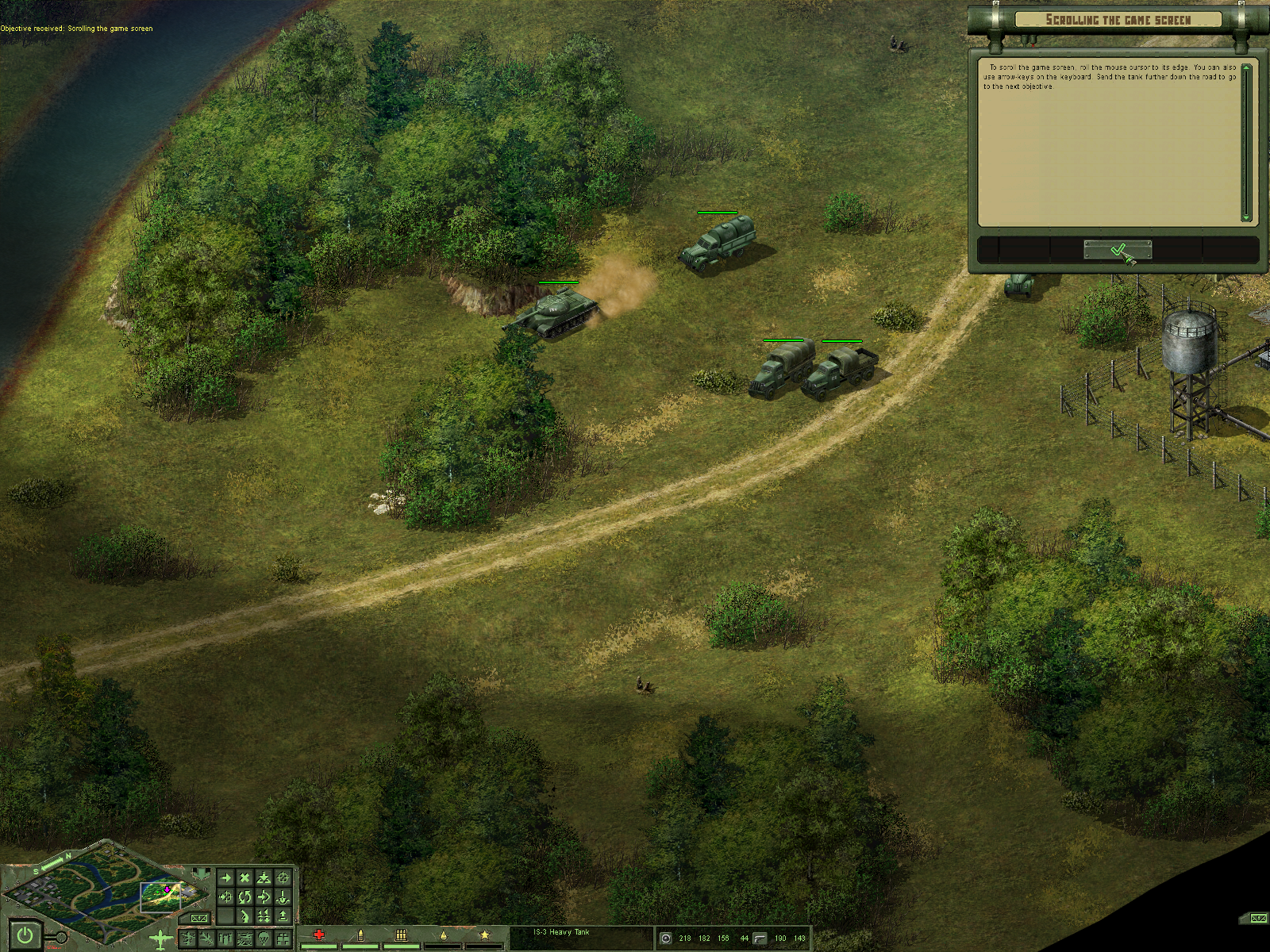Select the fuel tanker truck unit
This screenshot has height=952, width=1270.
point(718,242)
